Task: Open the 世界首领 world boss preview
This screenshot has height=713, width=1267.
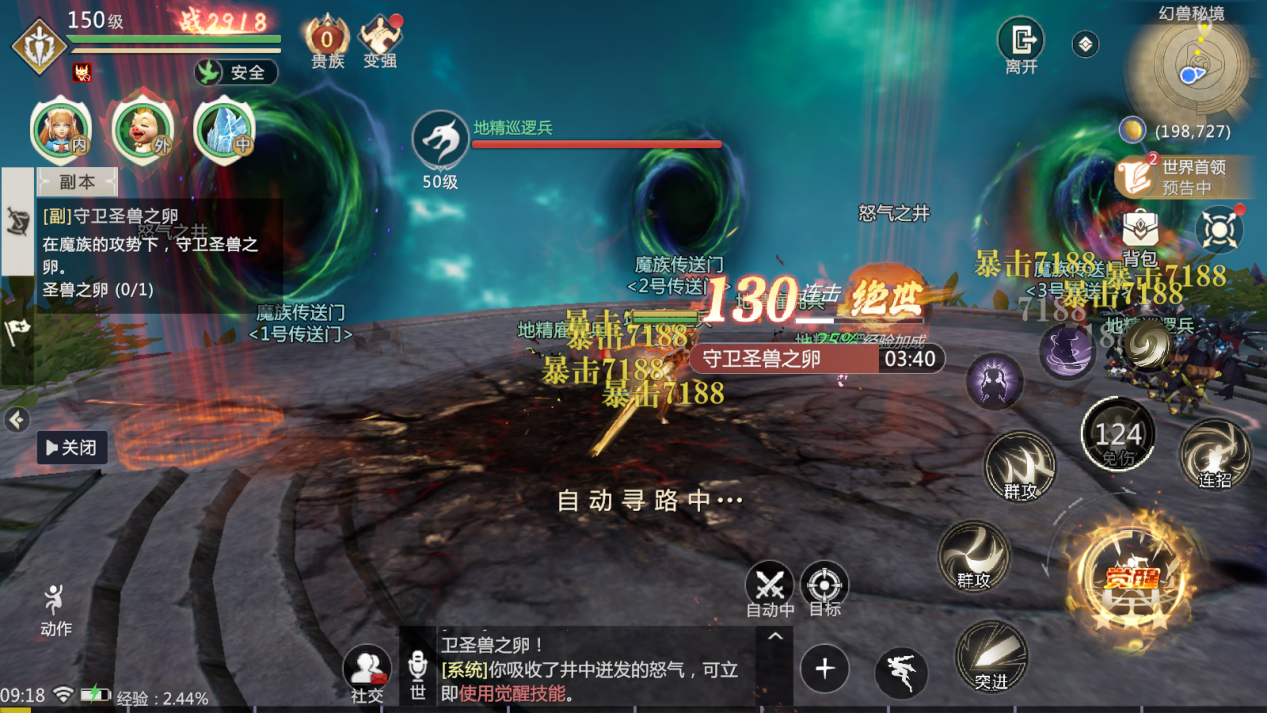Action: pos(1184,177)
